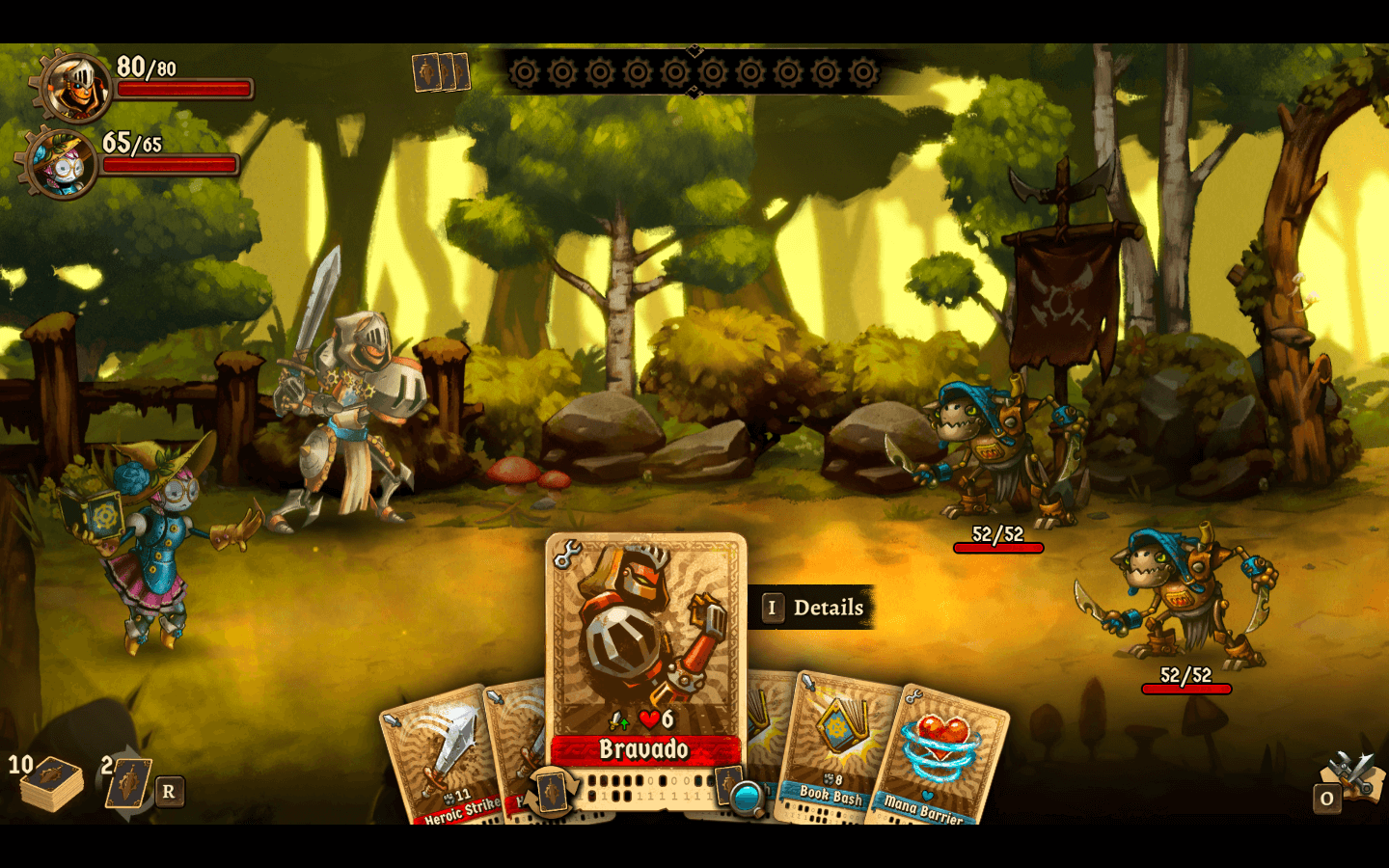This screenshot has height=868, width=1389.
Task: Select the armored knight hero portrait
Action: click(x=74, y=87)
